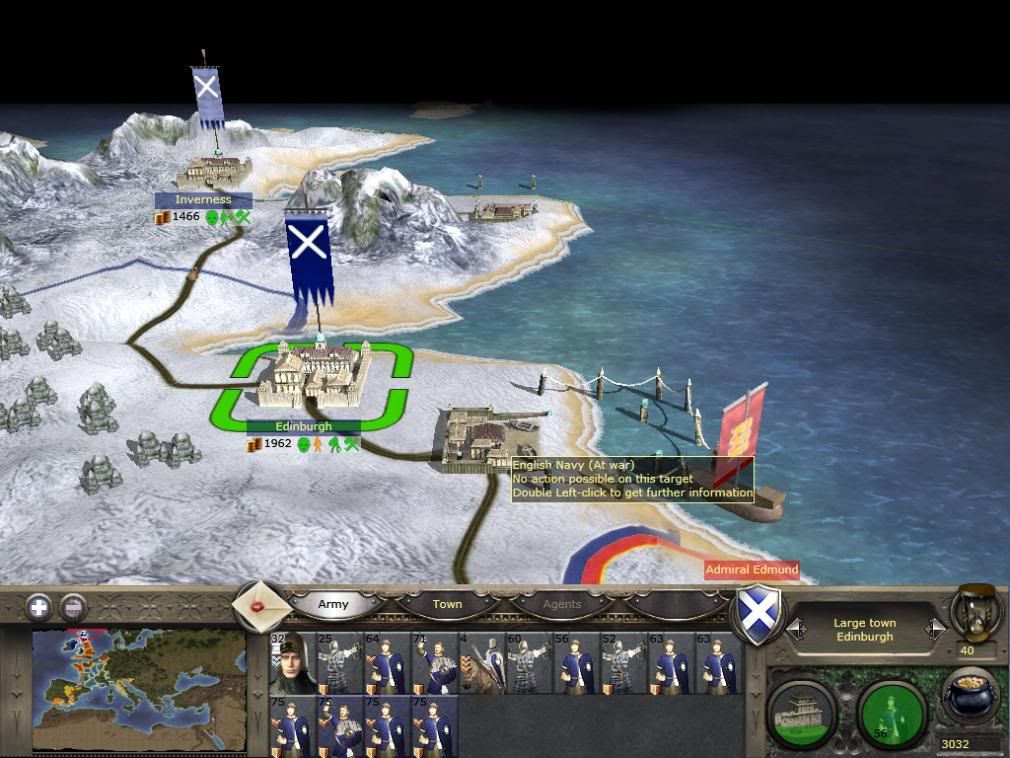Viewport: 1010px width, 758px height.
Task: Switch to the Army tab
Action: tap(333, 604)
